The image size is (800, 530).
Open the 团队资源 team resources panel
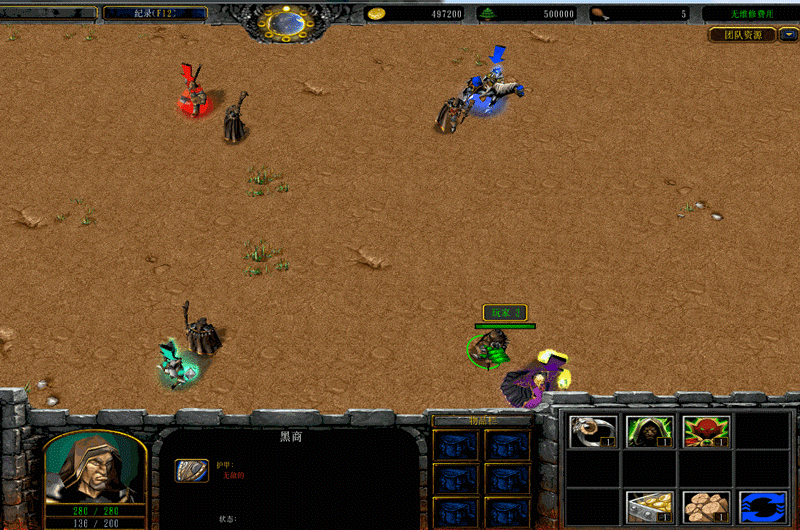742,35
